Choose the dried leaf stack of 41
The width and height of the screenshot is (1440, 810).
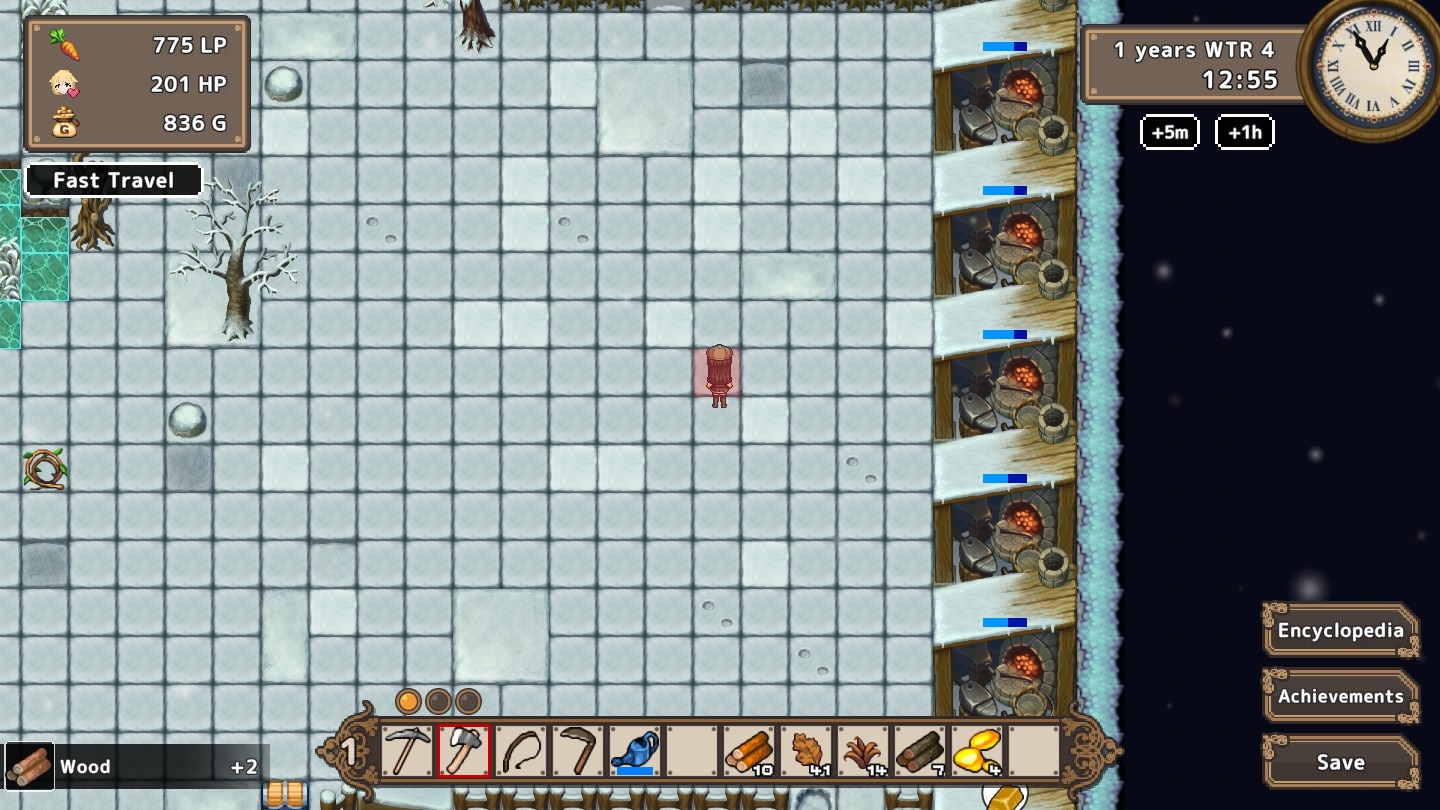pyautogui.click(x=806, y=752)
